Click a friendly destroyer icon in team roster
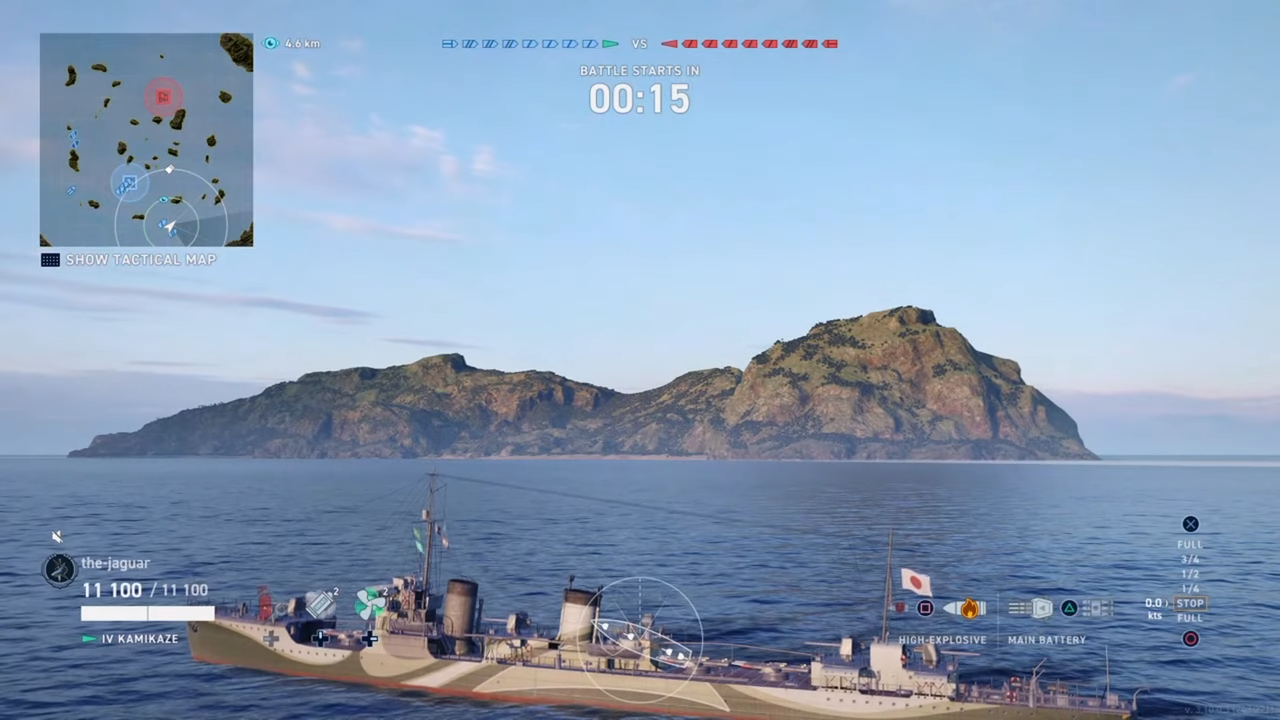Viewport: 1280px width, 720px height. (490, 43)
